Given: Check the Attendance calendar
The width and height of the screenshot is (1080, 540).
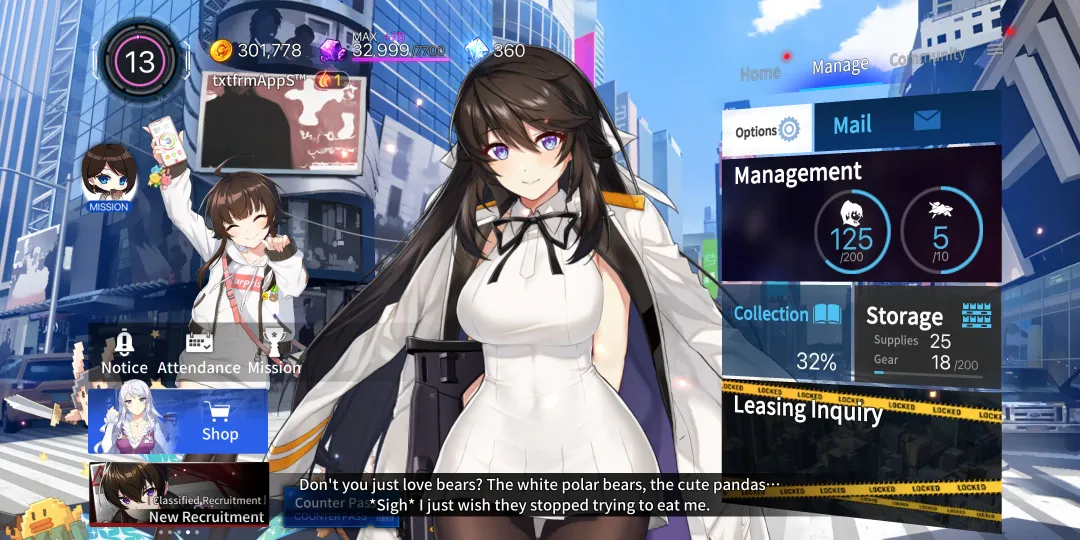Looking at the screenshot, I should [x=199, y=352].
